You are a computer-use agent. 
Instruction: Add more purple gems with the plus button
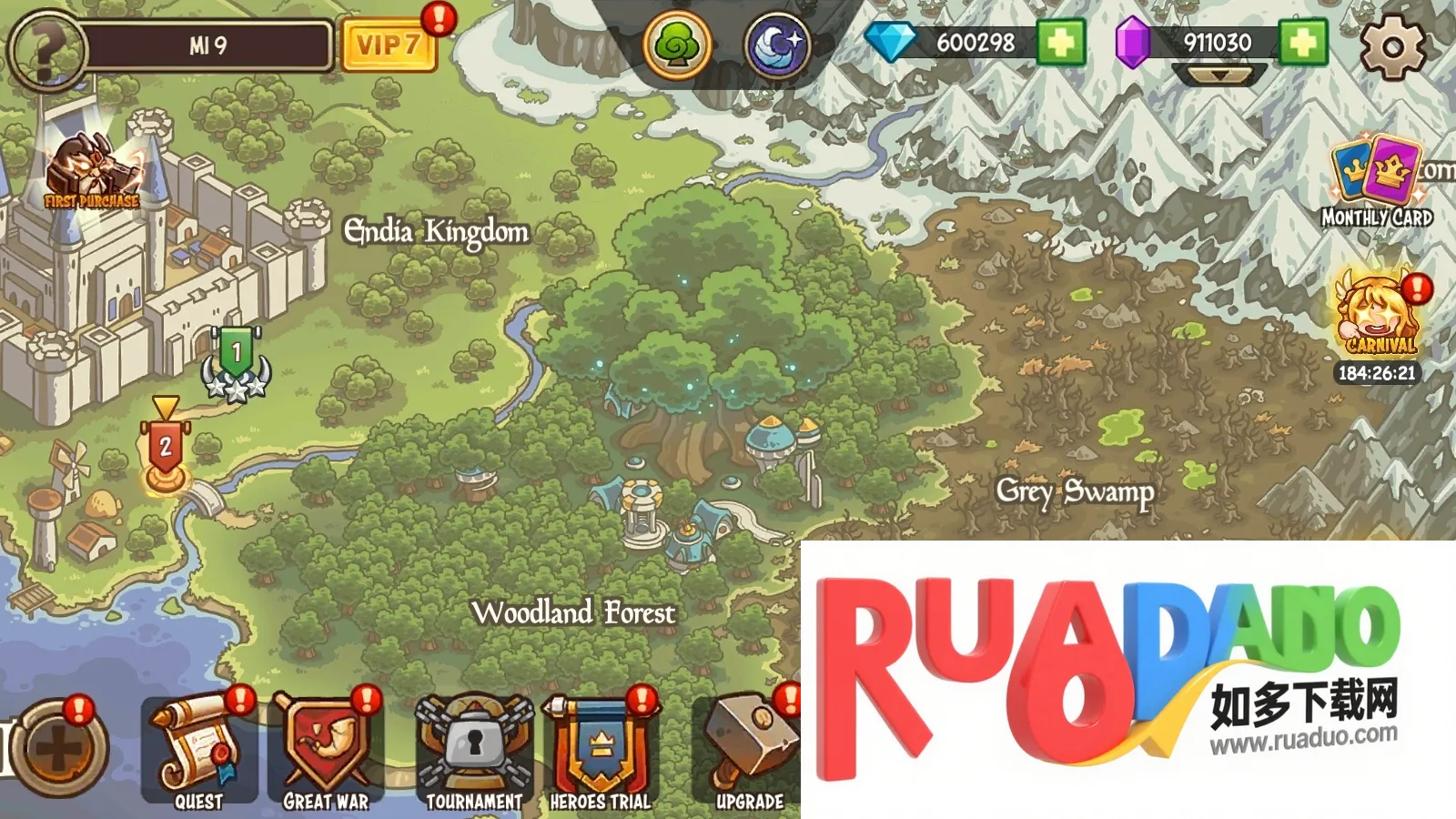[x=1303, y=43]
